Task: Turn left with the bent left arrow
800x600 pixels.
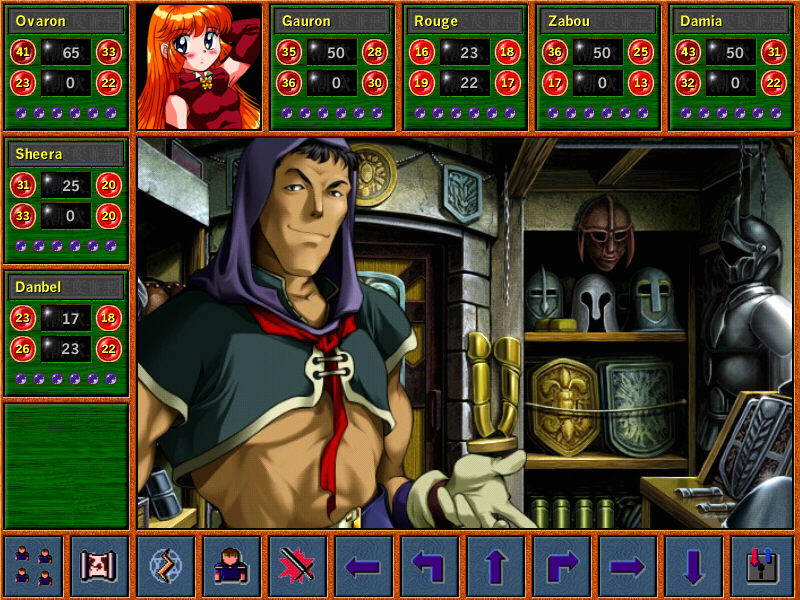Action: pyautogui.click(x=429, y=567)
